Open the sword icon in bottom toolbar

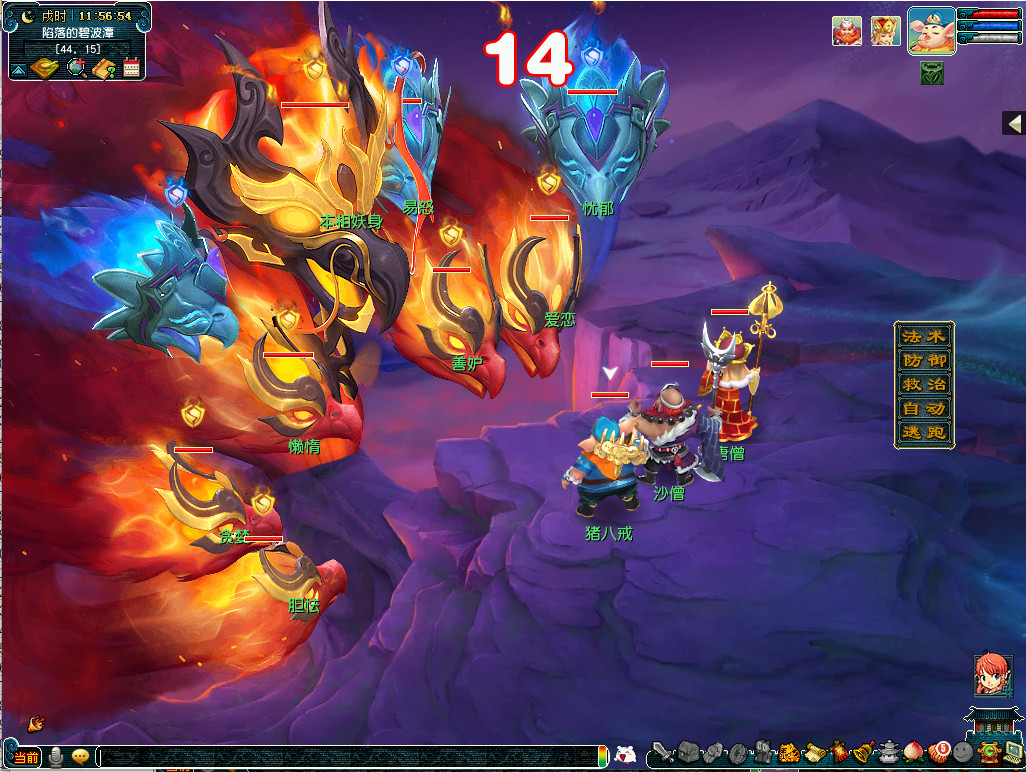coord(661,753)
